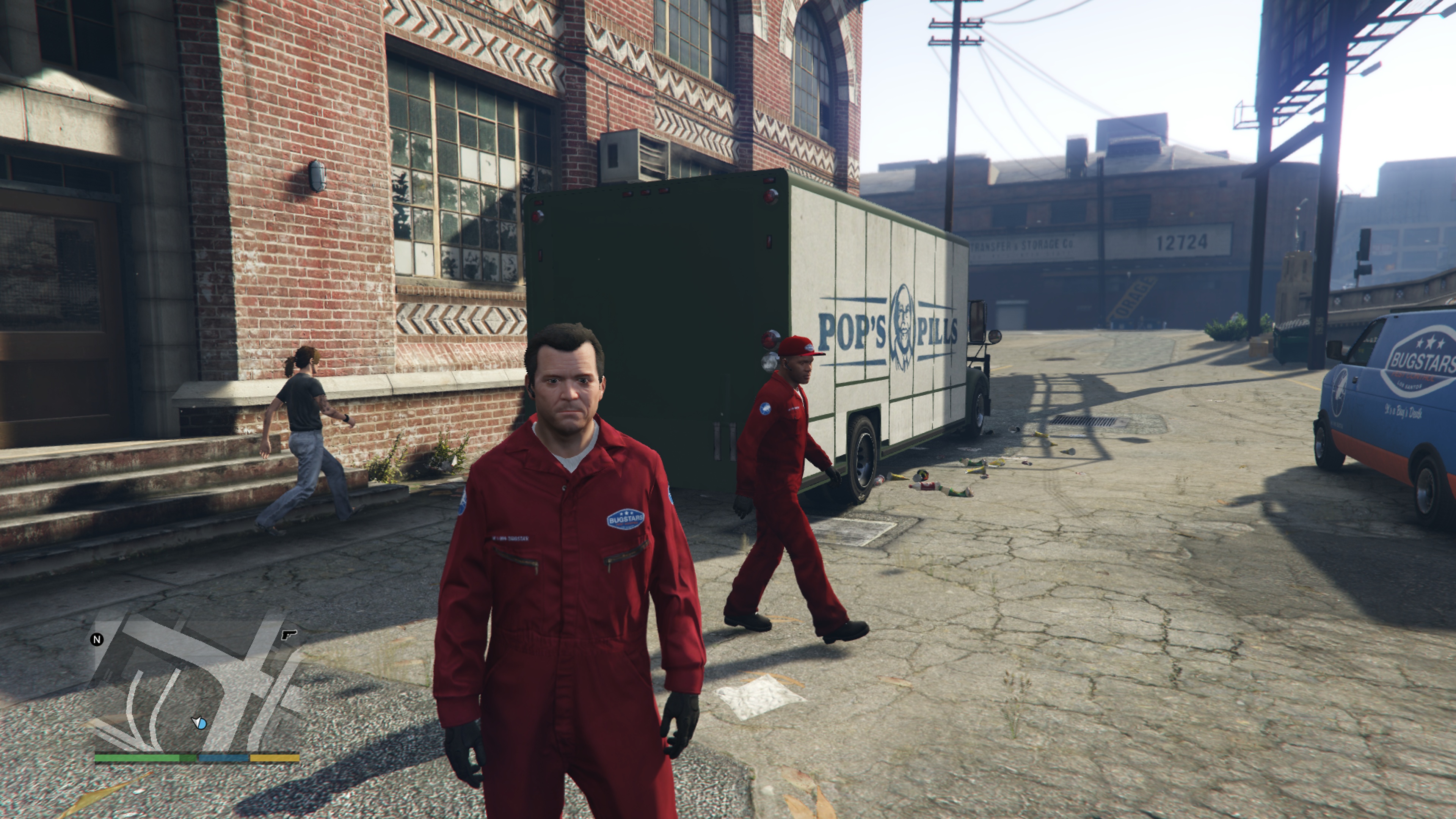The image size is (1456, 819).
Task: Click the north compass marker
Action: (x=97, y=639)
